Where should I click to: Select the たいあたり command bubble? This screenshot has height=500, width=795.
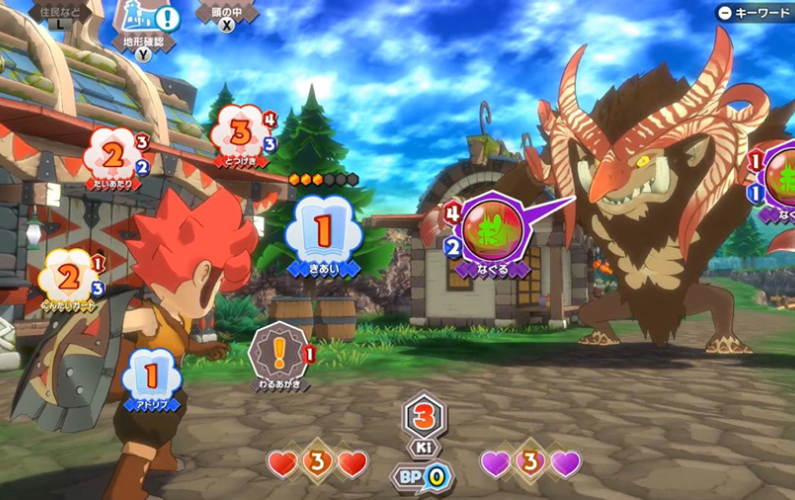(x=113, y=154)
